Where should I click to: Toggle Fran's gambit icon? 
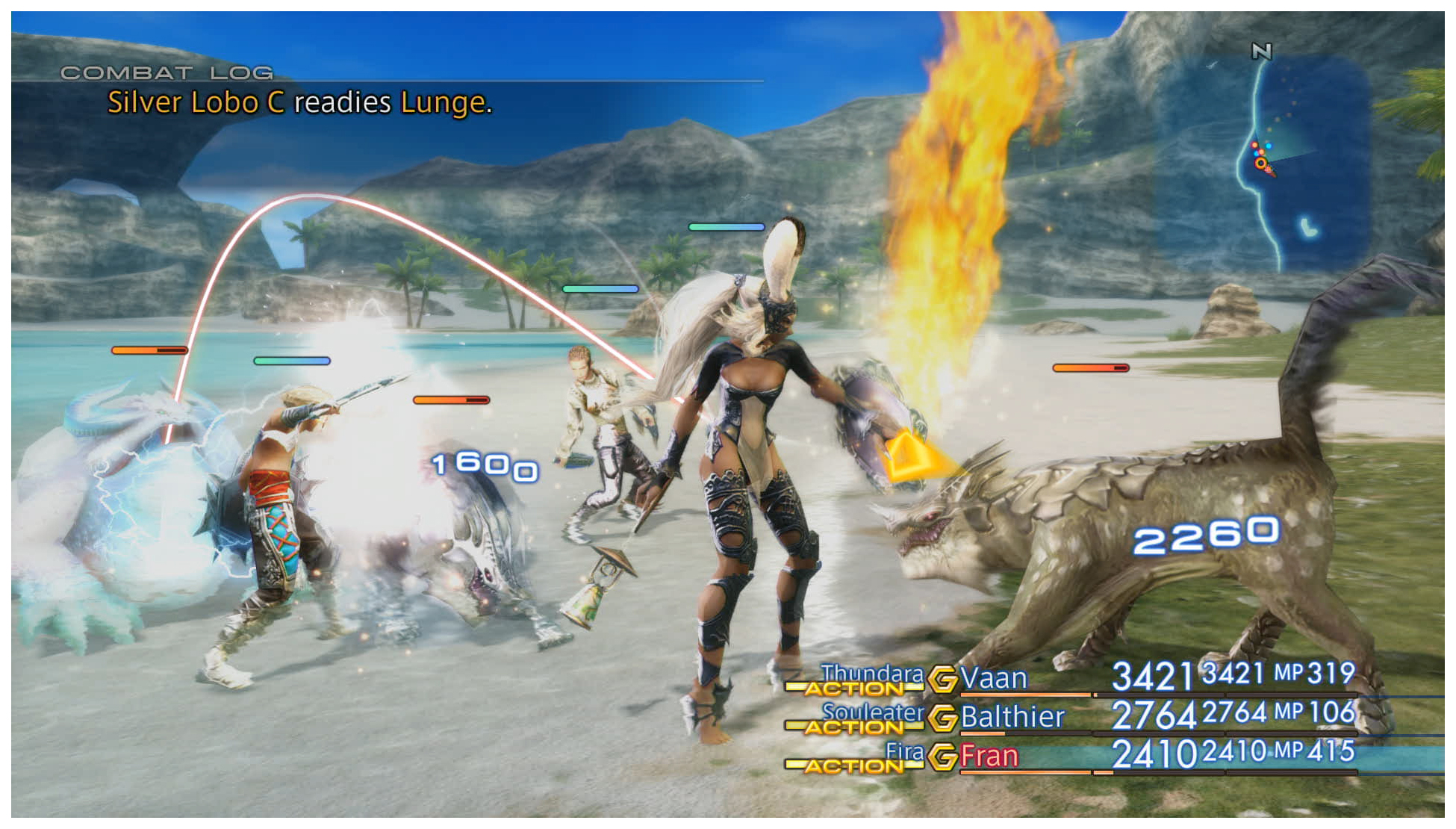942,757
